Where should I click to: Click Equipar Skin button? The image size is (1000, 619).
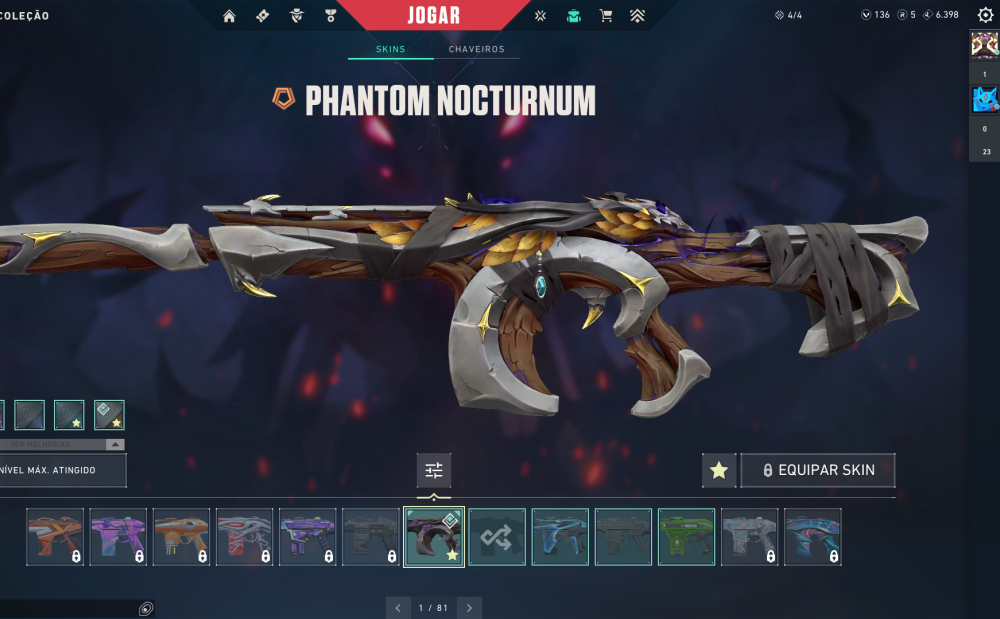(818, 470)
